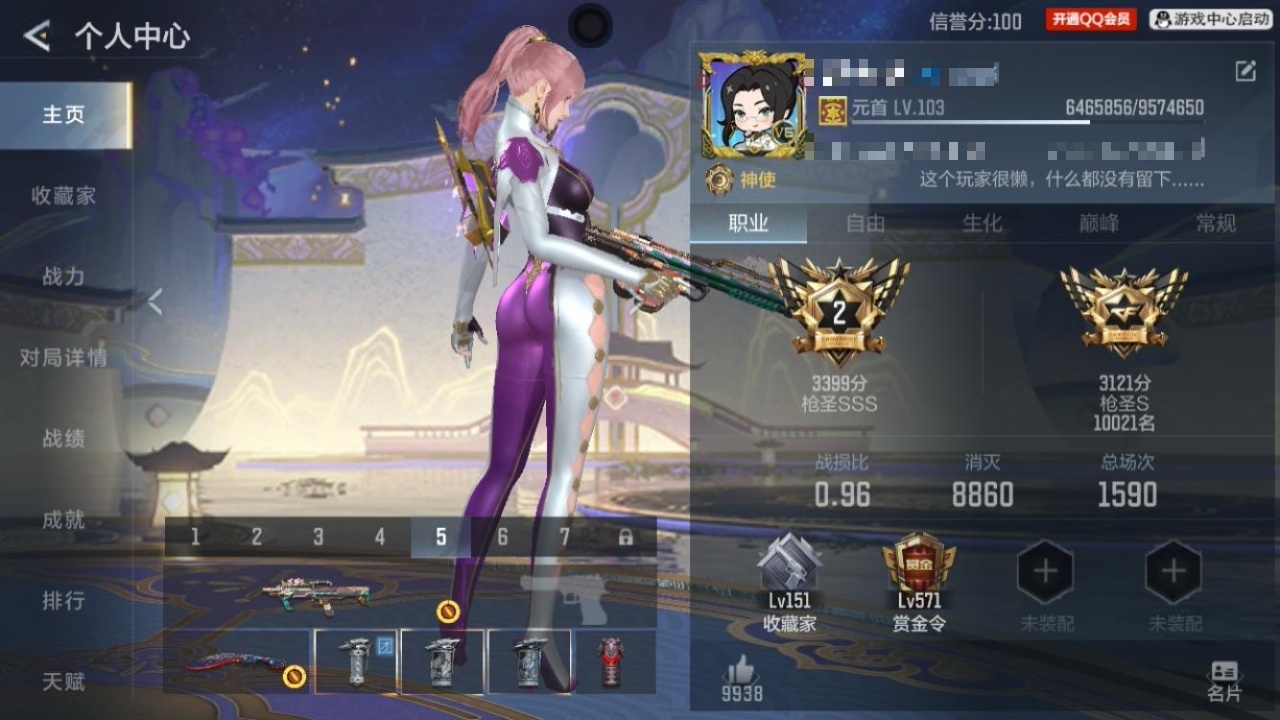Edit the profile with the pencil icon
Image resolution: width=1280 pixels, height=720 pixels.
(x=1245, y=71)
